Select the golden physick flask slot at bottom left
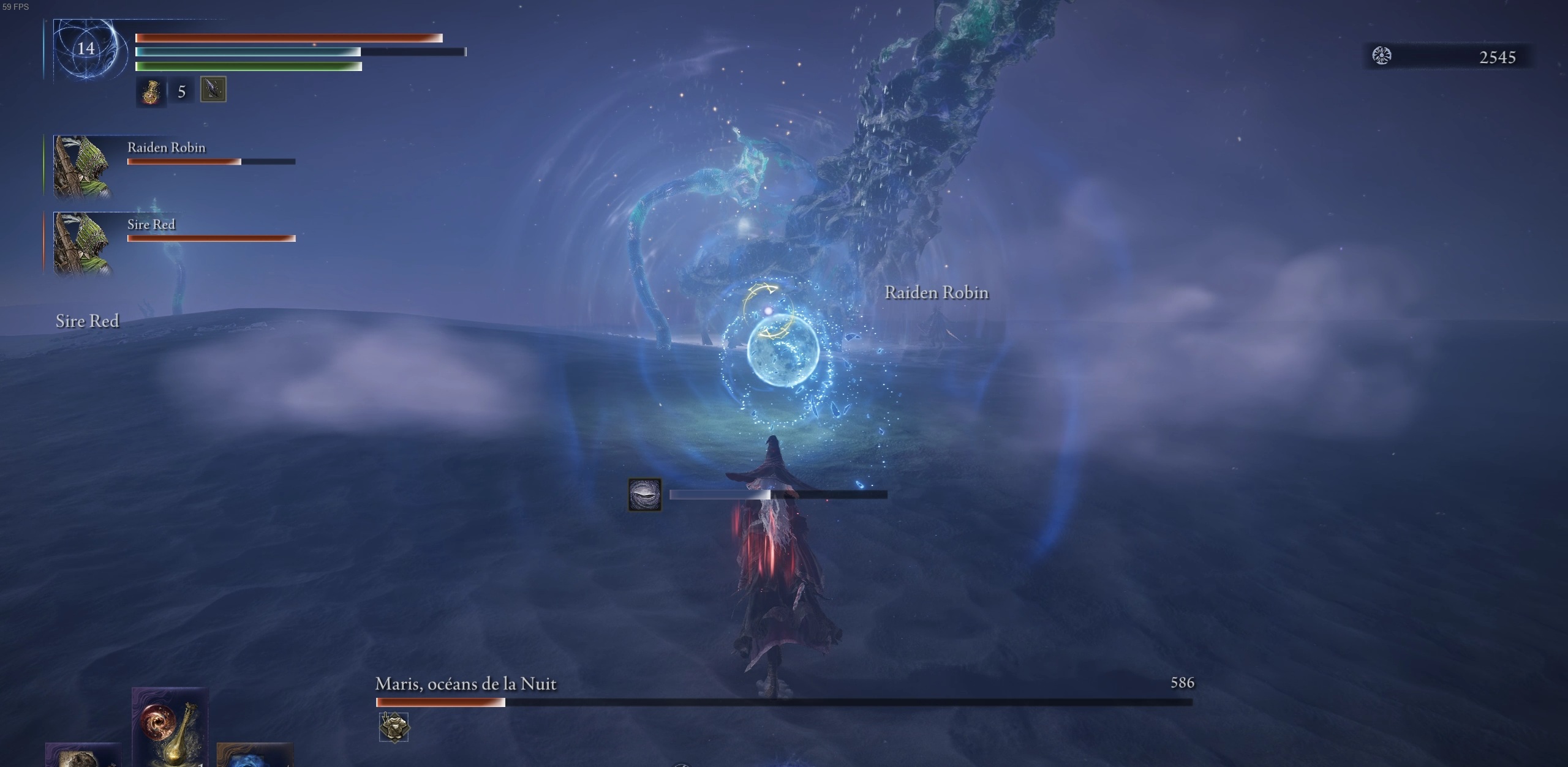This screenshot has width=1568, height=767. [x=171, y=735]
